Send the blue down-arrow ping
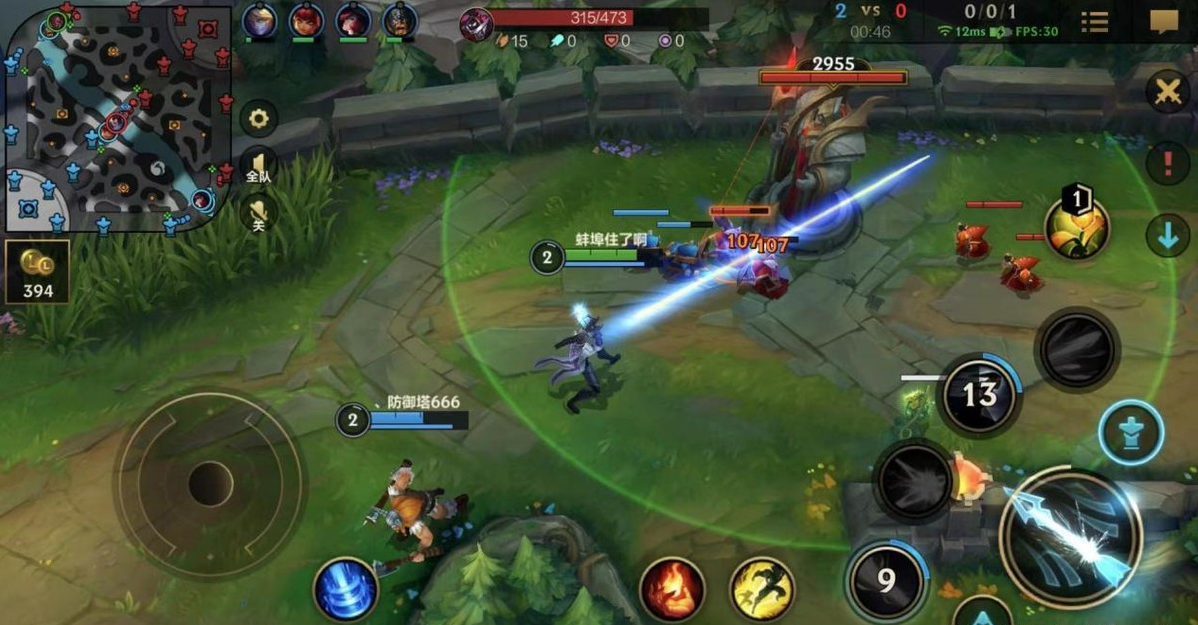This screenshot has height=625, width=1198. click(1167, 236)
